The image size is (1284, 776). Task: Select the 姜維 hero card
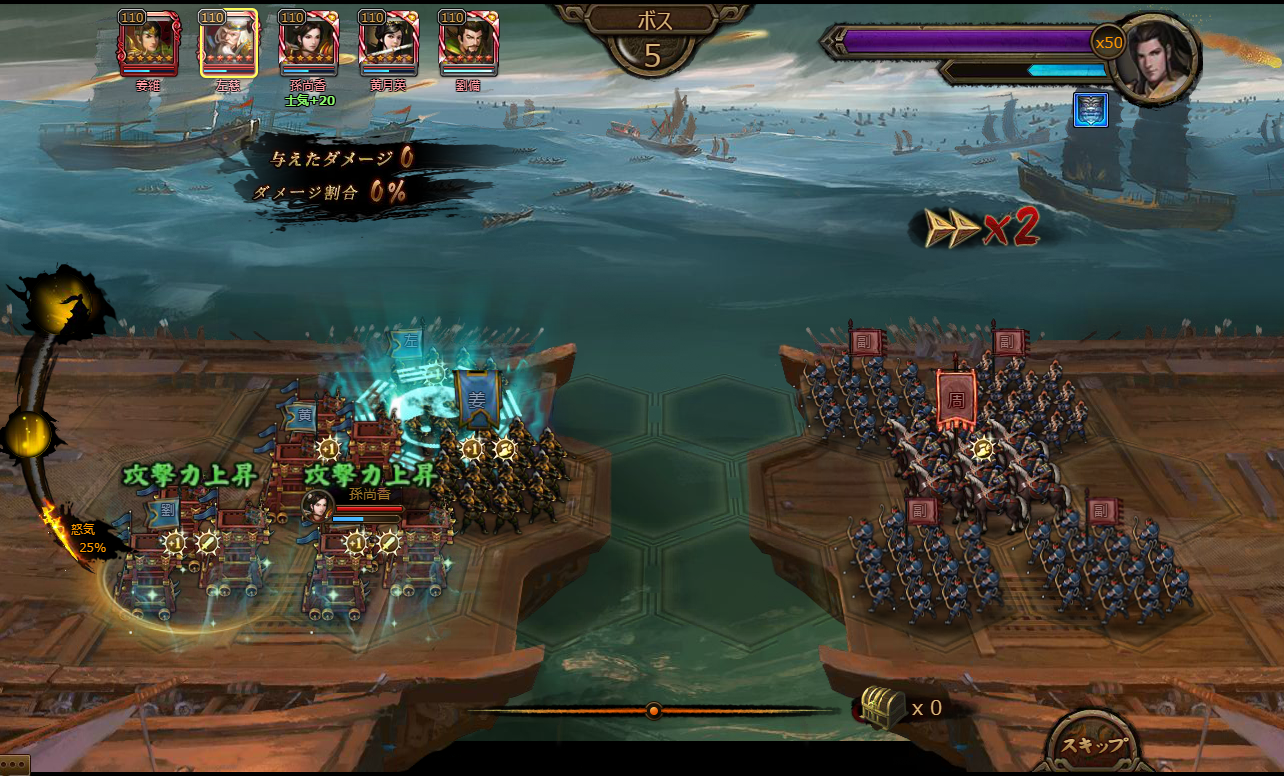pos(148,44)
